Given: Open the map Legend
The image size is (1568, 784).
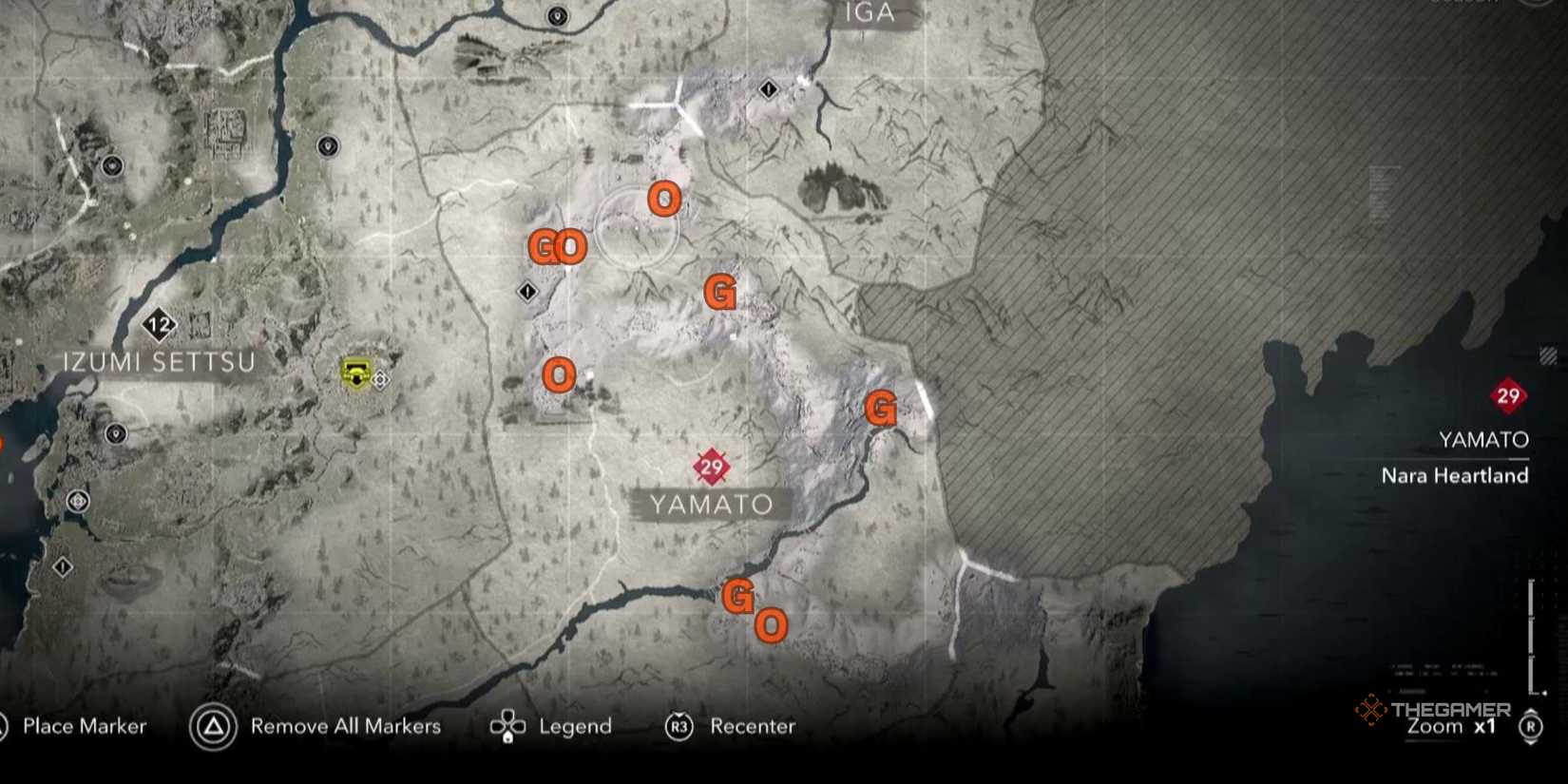Looking at the screenshot, I should click(574, 726).
